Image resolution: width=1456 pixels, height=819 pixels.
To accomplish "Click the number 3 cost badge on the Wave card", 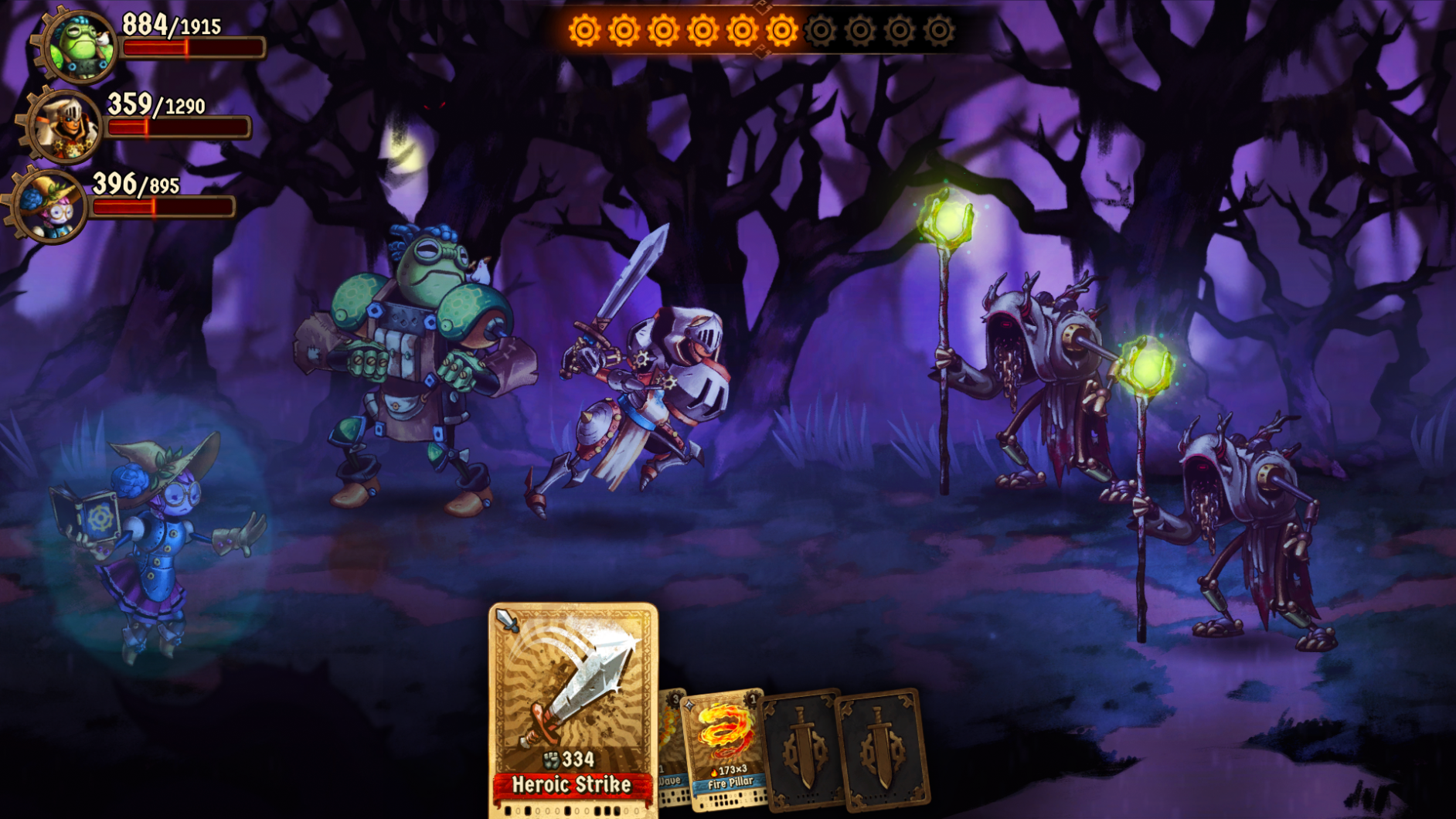I will tap(675, 698).
